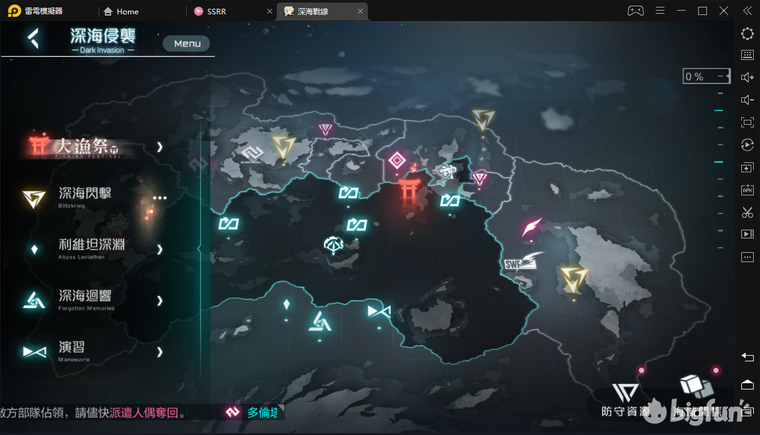Viewport: 760px width, 435px height.
Task: Click the emulator scissors screenshot tool
Action: click(x=747, y=212)
